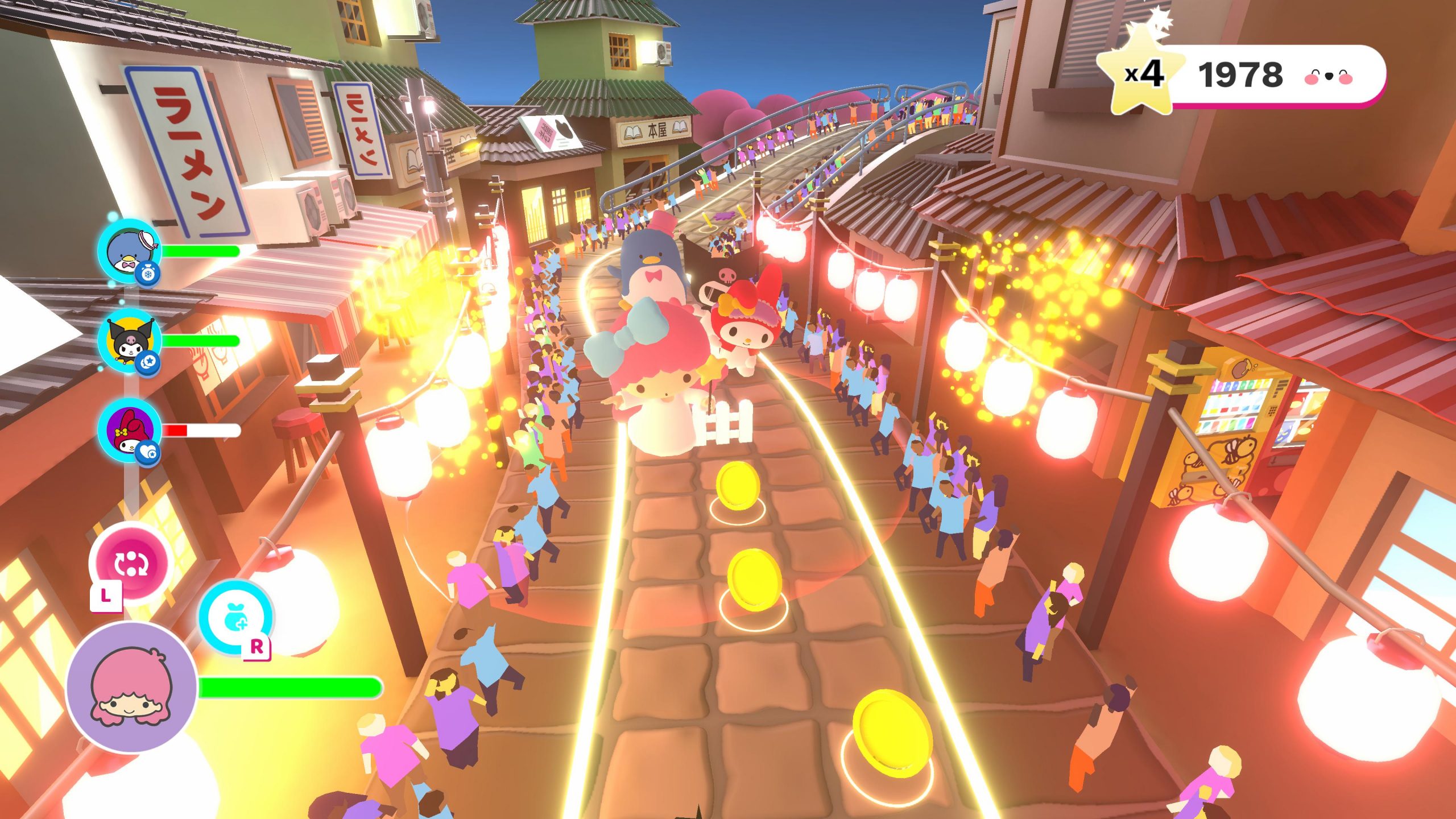Click the pink-haired Little Twin Star leader portrait
Screen dimensions: 1456x819
pos(132,687)
